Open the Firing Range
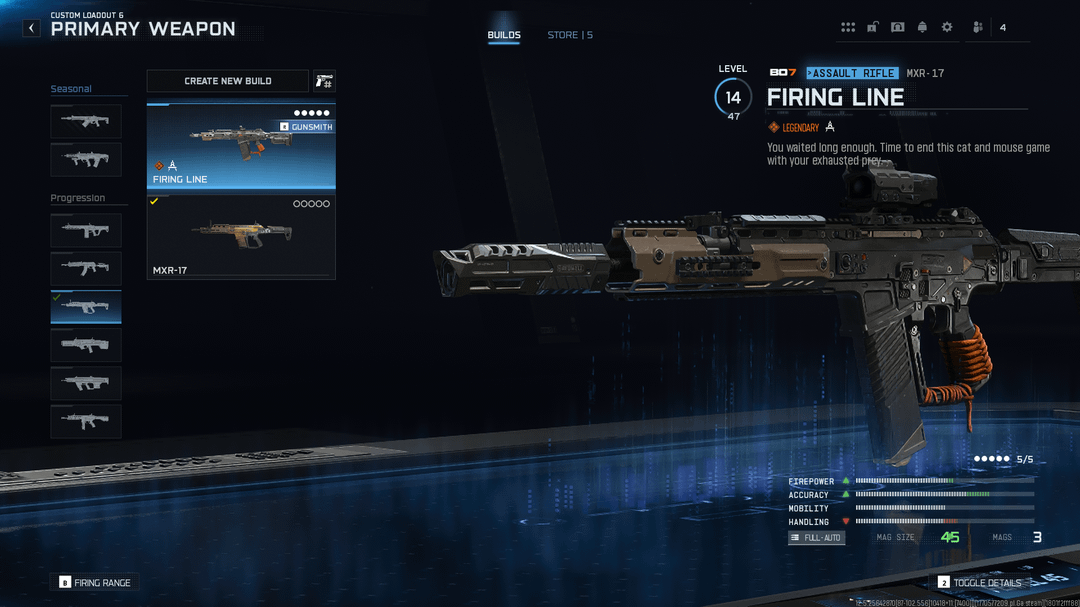The image size is (1080, 607). (x=95, y=582)
